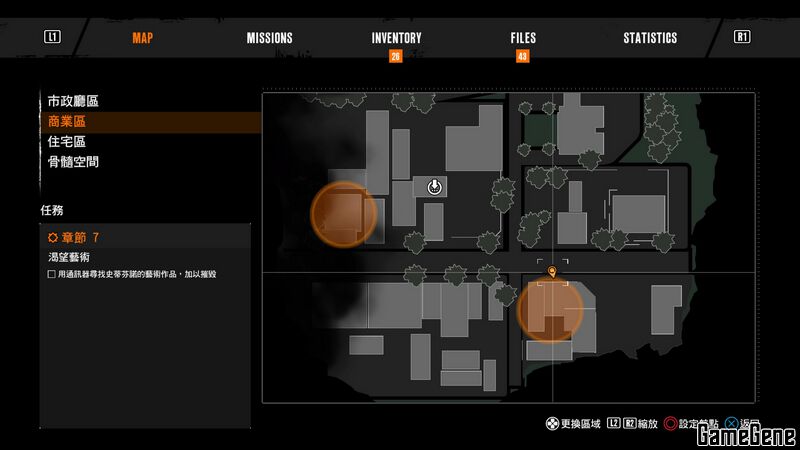Choose the highlighted 商業區 area
800x450 pixels.
[x=67, y=121]
